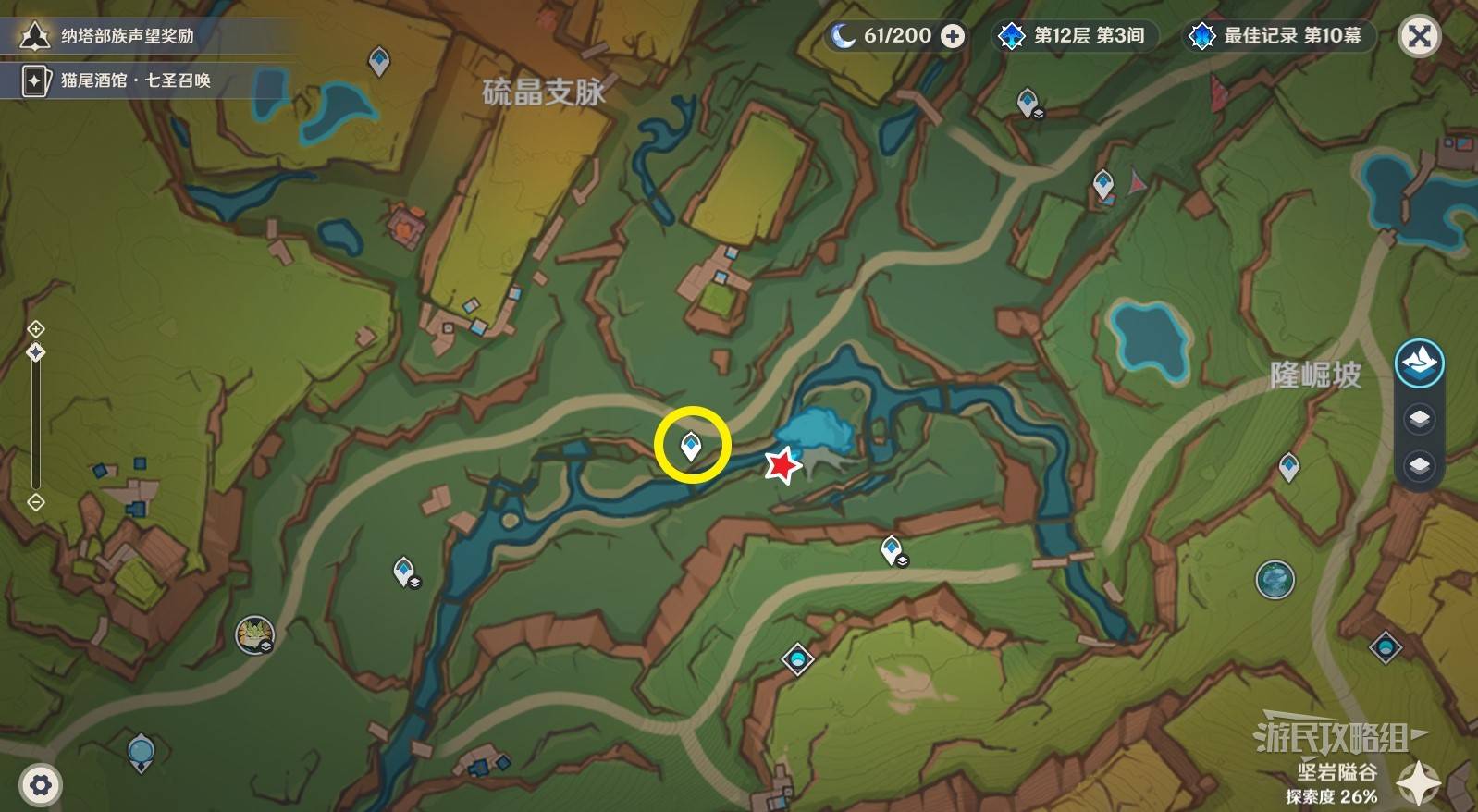Select the Statue of The Seven marker

point(141,752)
